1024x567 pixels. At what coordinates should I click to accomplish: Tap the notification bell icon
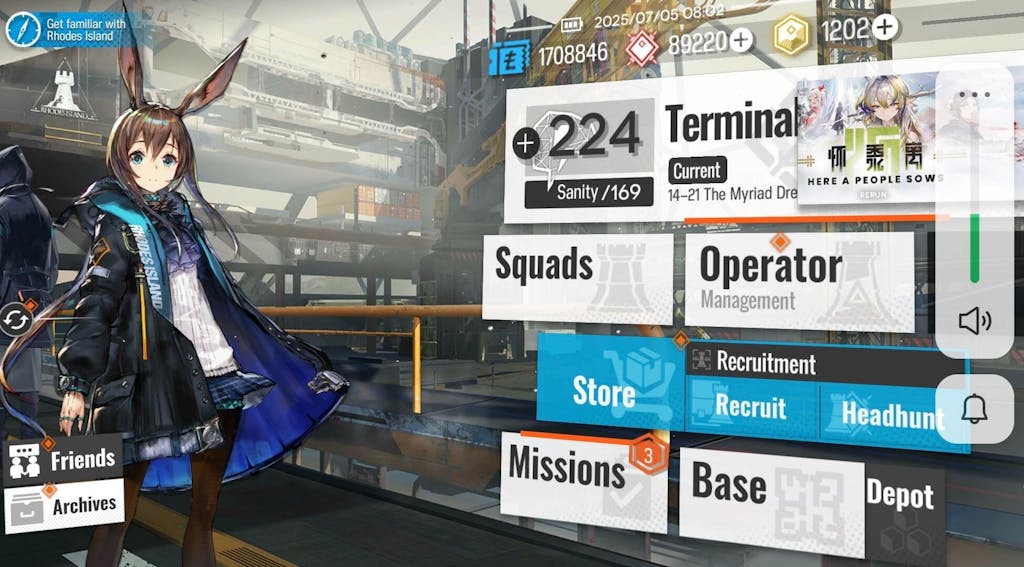pos(973,408)
